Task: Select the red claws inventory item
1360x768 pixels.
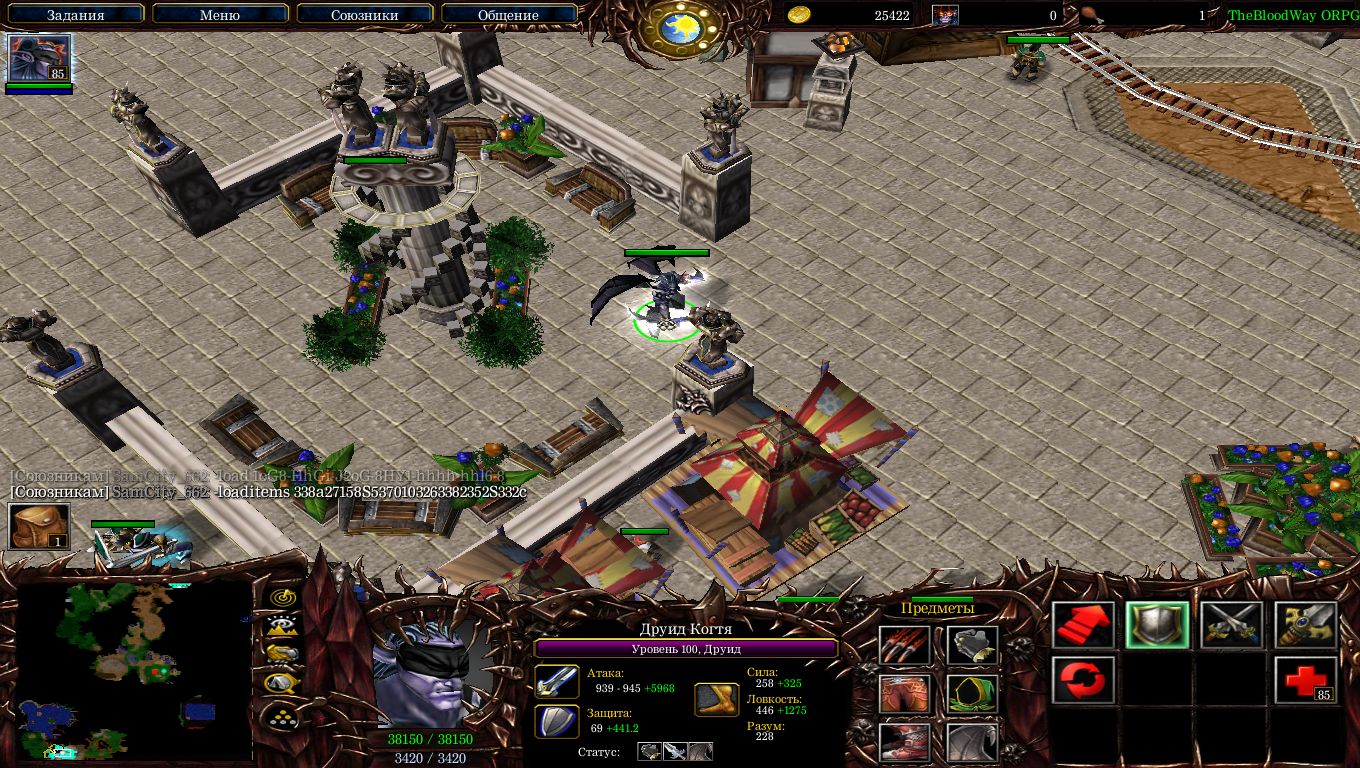Action: coord(904,645)
